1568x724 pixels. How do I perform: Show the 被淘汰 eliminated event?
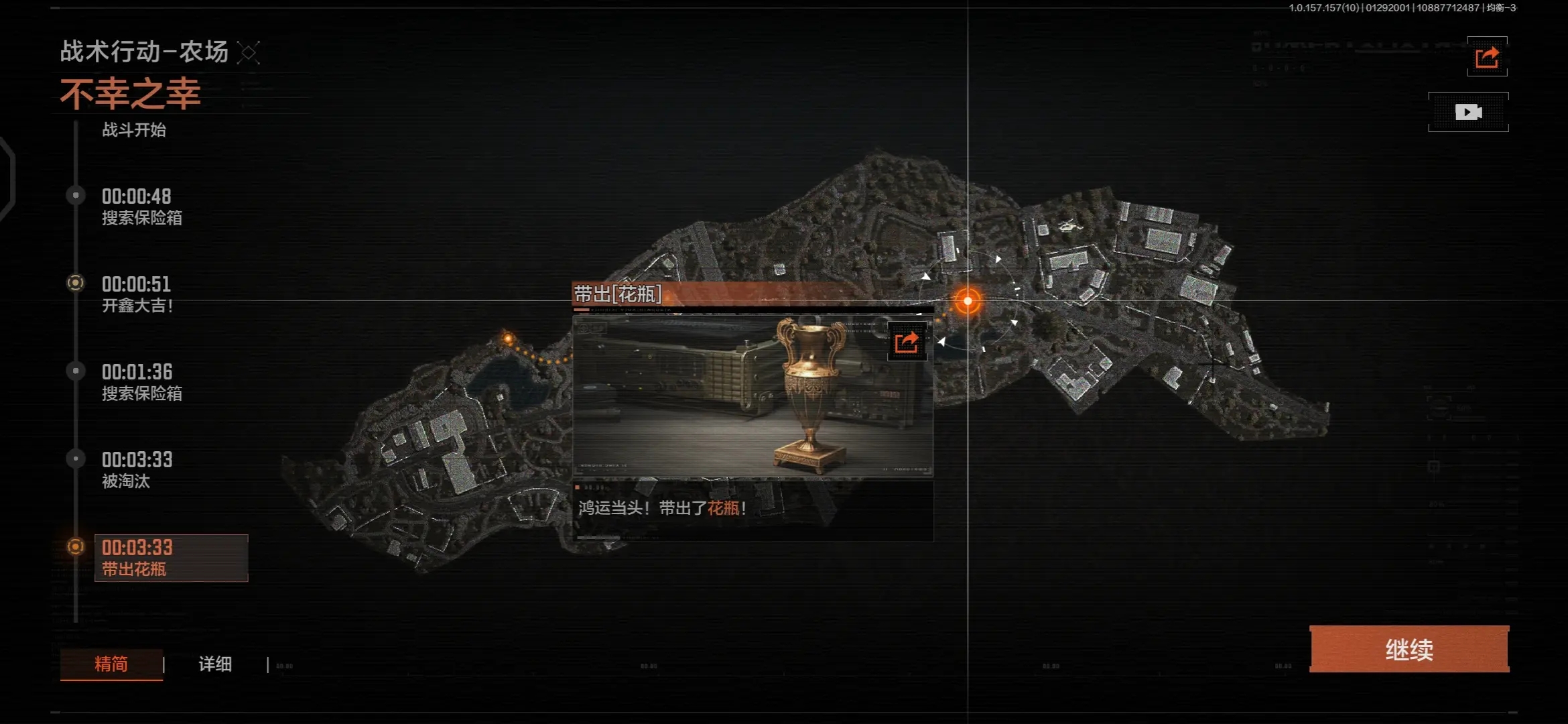click(137, 470)
